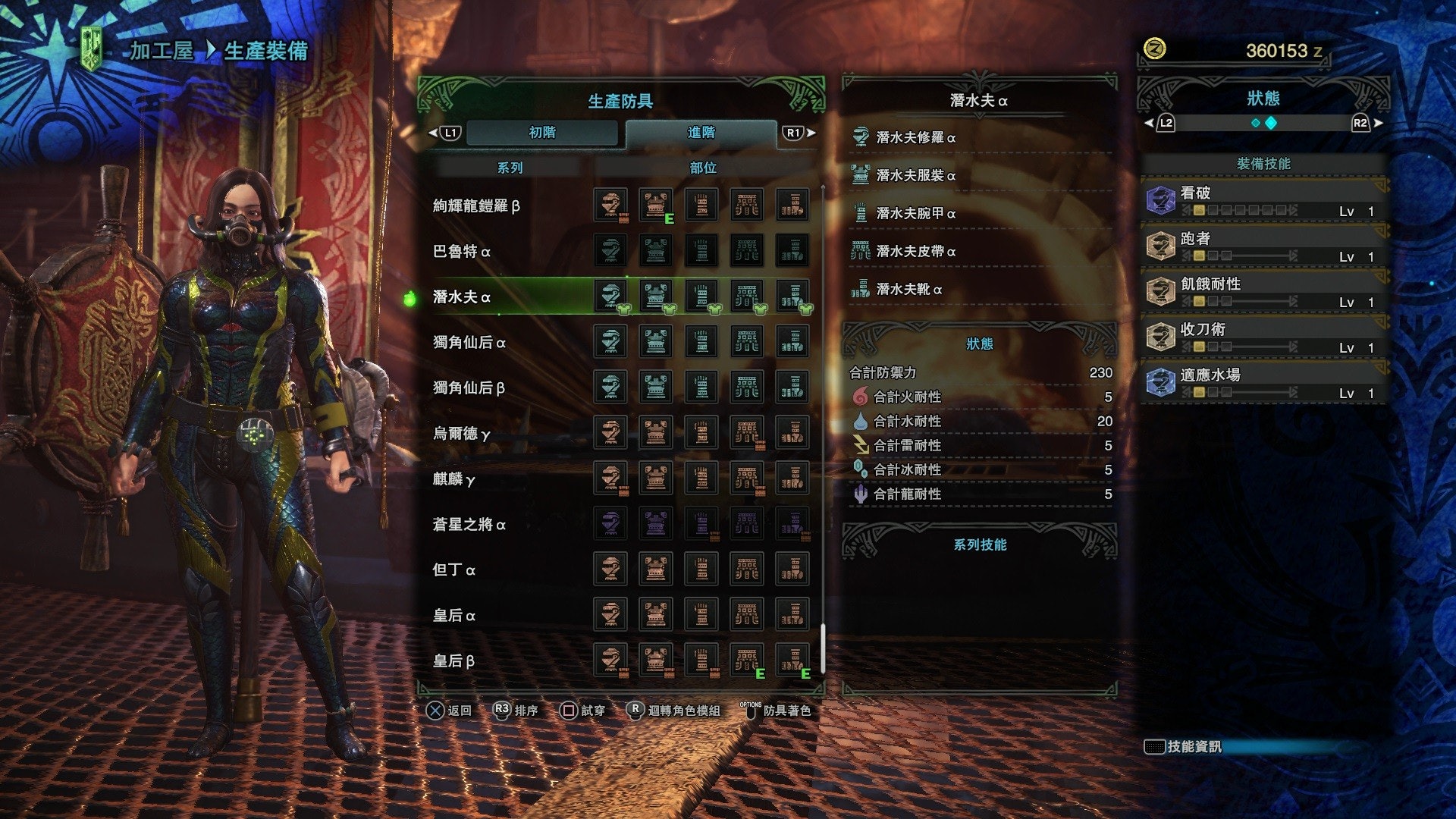
Task: Pick the 潛水夫α series row
Action: pos(461,297)
